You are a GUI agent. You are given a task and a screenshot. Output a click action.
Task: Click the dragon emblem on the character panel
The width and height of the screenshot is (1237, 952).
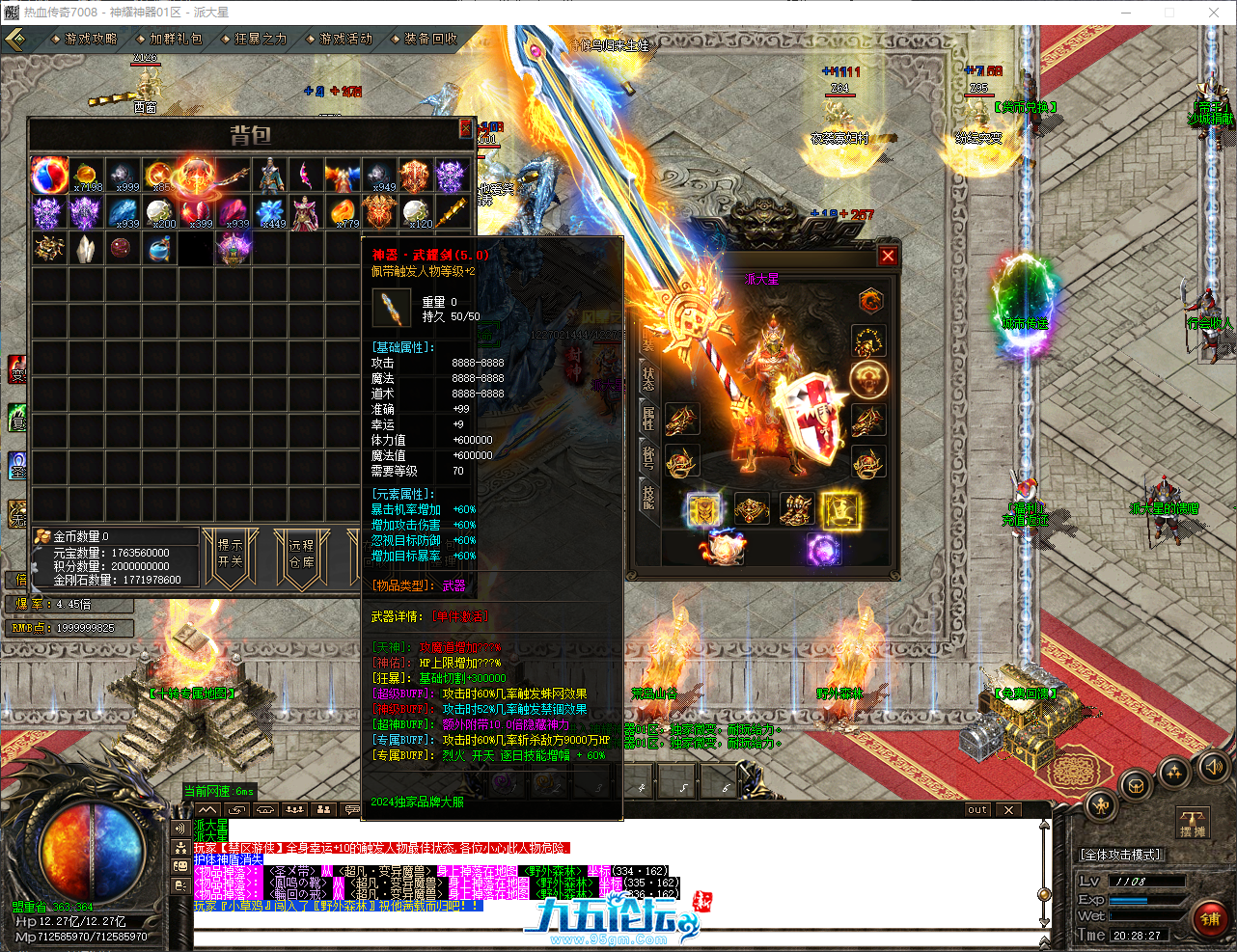tap(870, 300)
